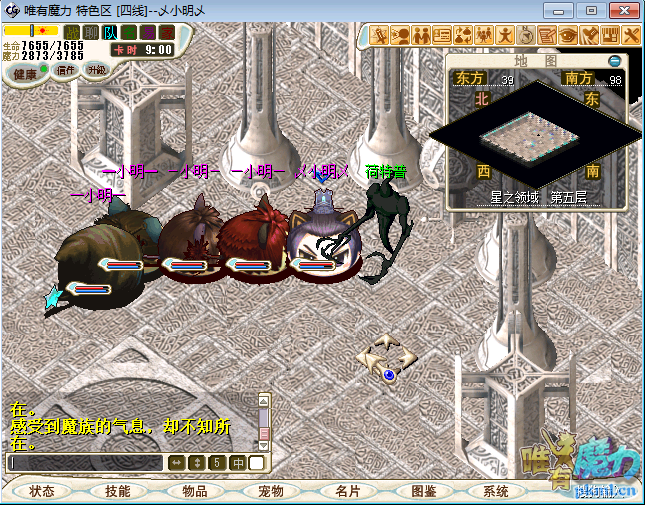This screenshot has height=505, width=645.
Task: Select the wrench and screwdriver tools icon
Action: [x=630, y=36]
